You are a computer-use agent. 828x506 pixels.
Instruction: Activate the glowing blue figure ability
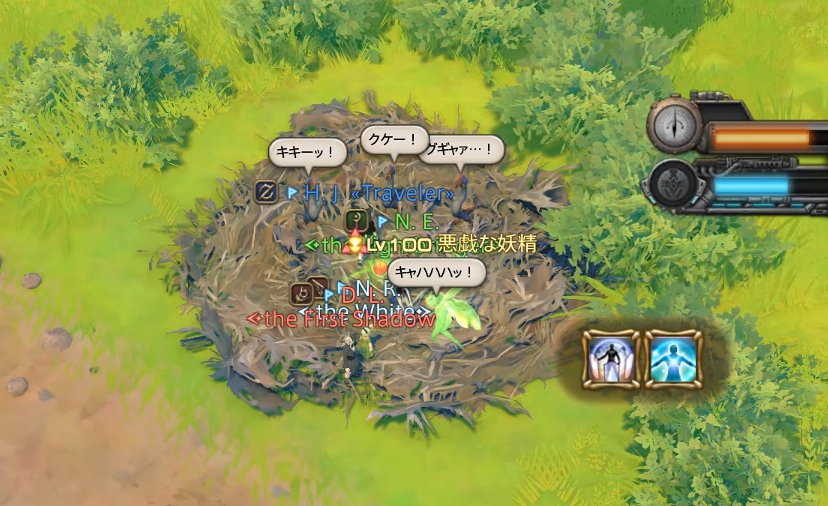673,358
